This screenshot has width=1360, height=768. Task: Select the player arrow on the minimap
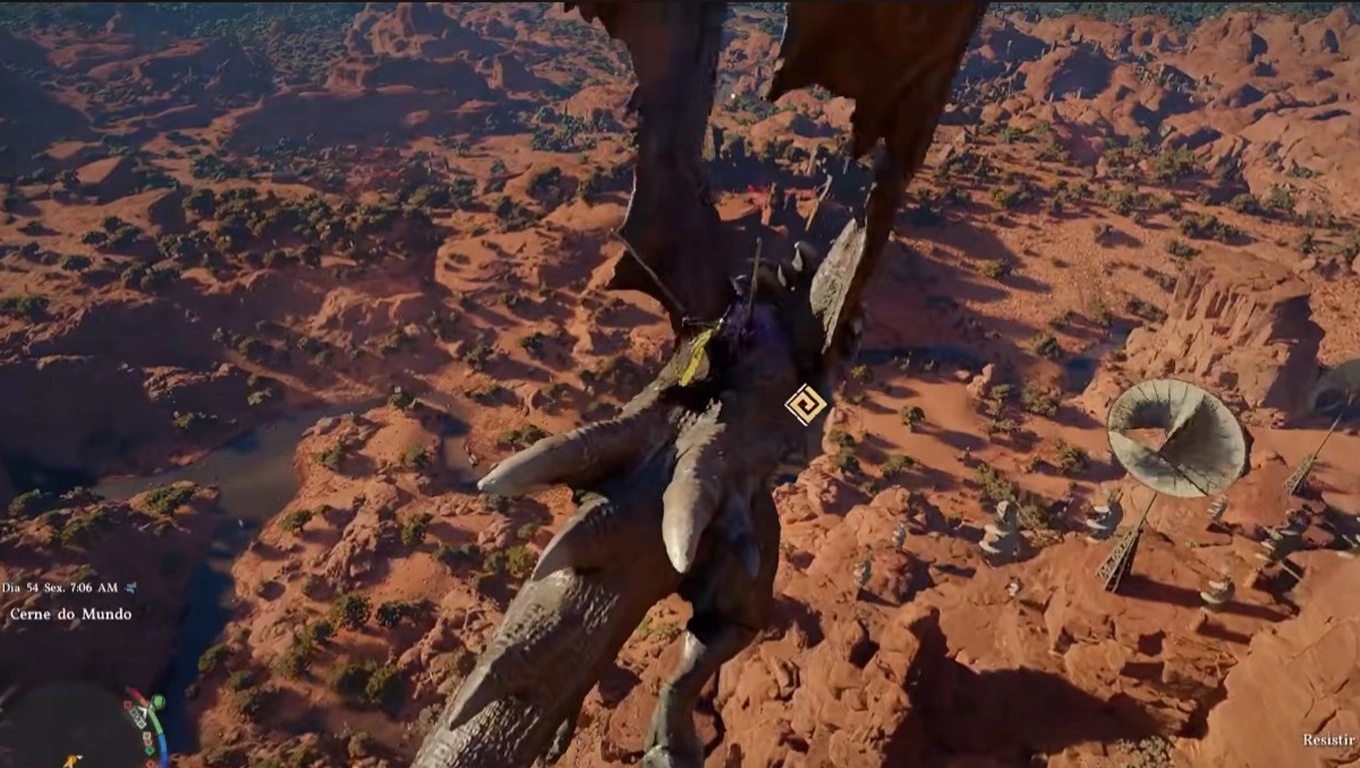pos(143,711)
